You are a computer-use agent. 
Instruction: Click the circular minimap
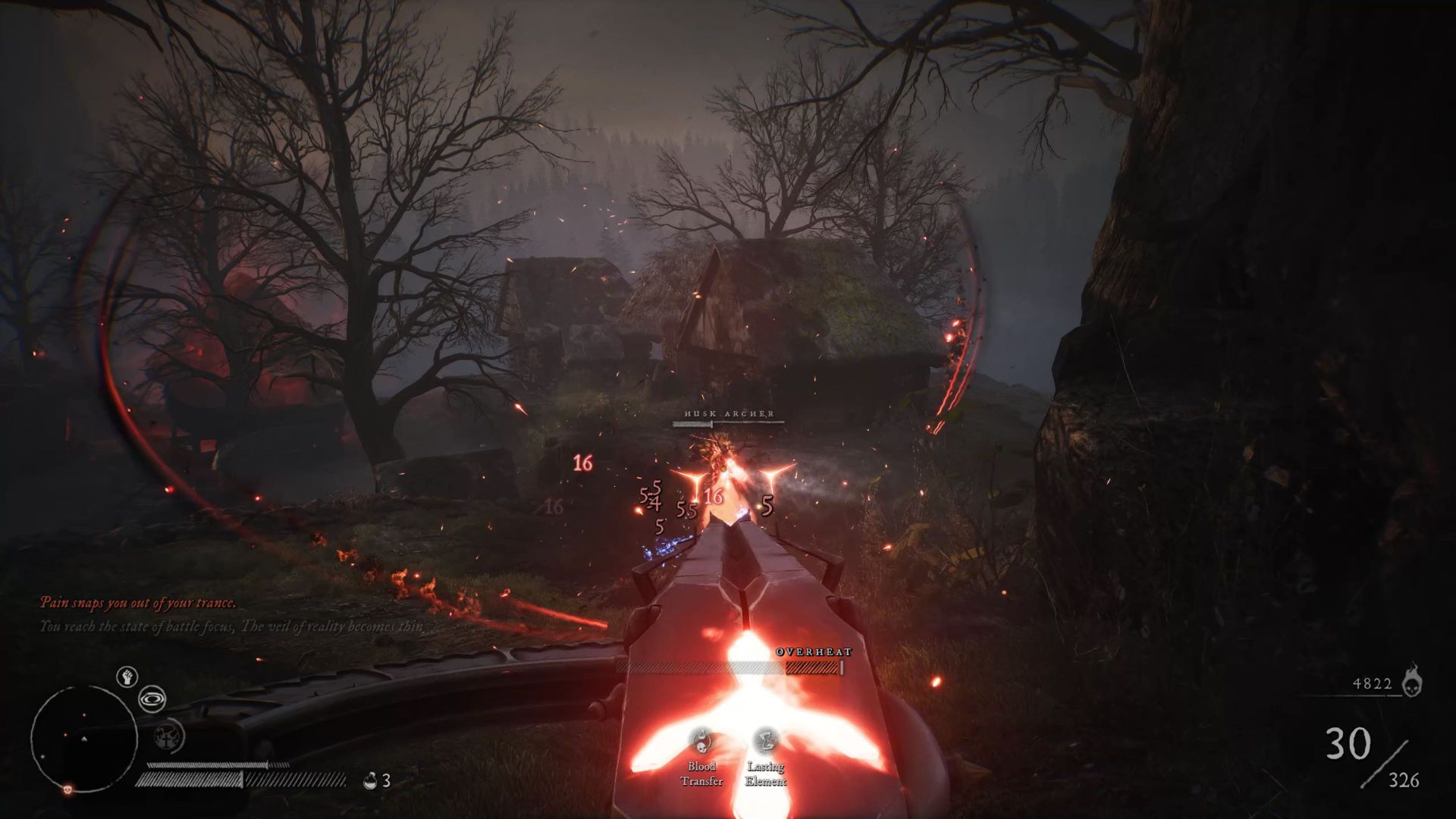(83, 738)
